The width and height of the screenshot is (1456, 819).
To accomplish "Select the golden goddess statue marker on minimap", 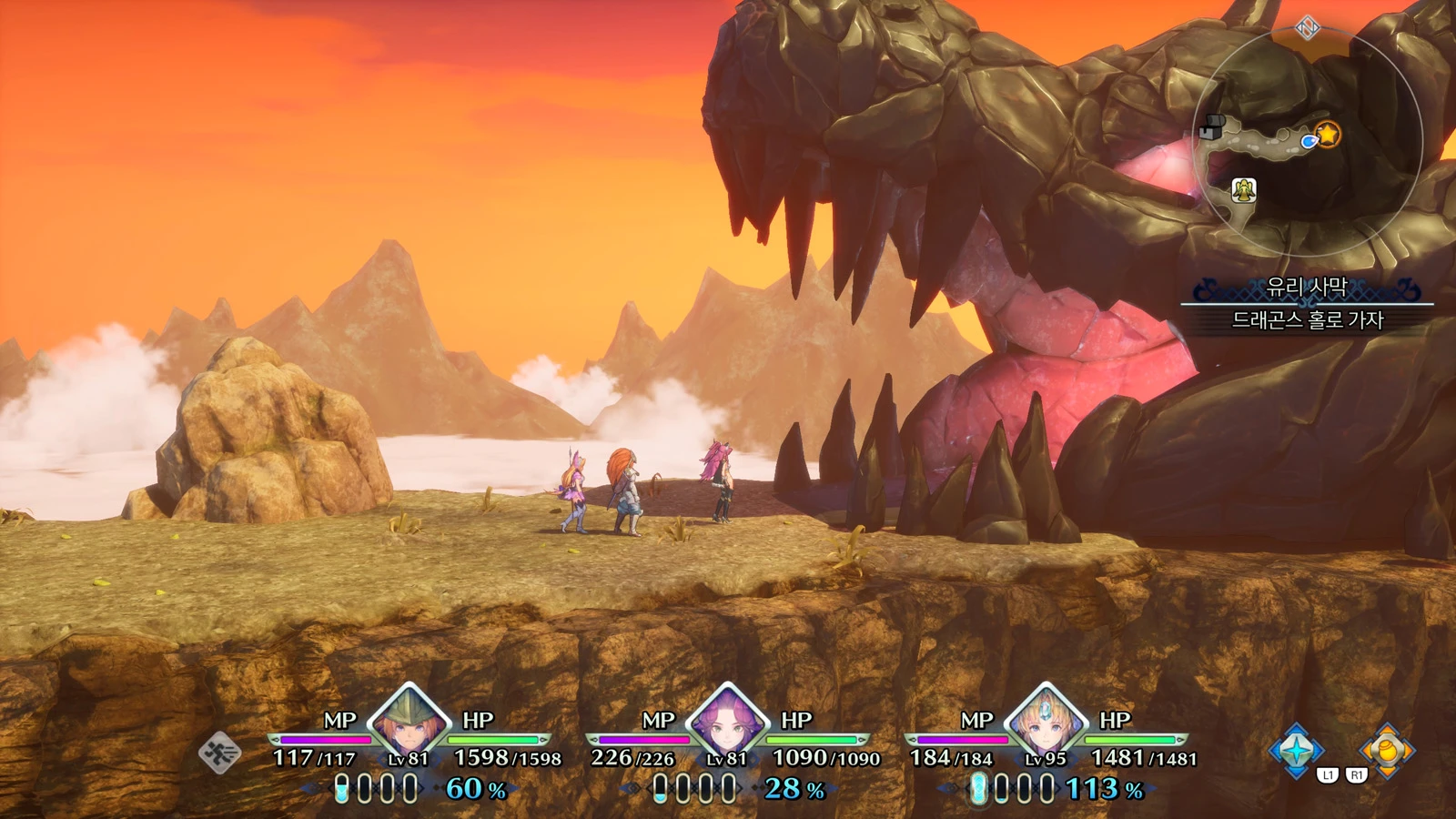I will 1244,189.
